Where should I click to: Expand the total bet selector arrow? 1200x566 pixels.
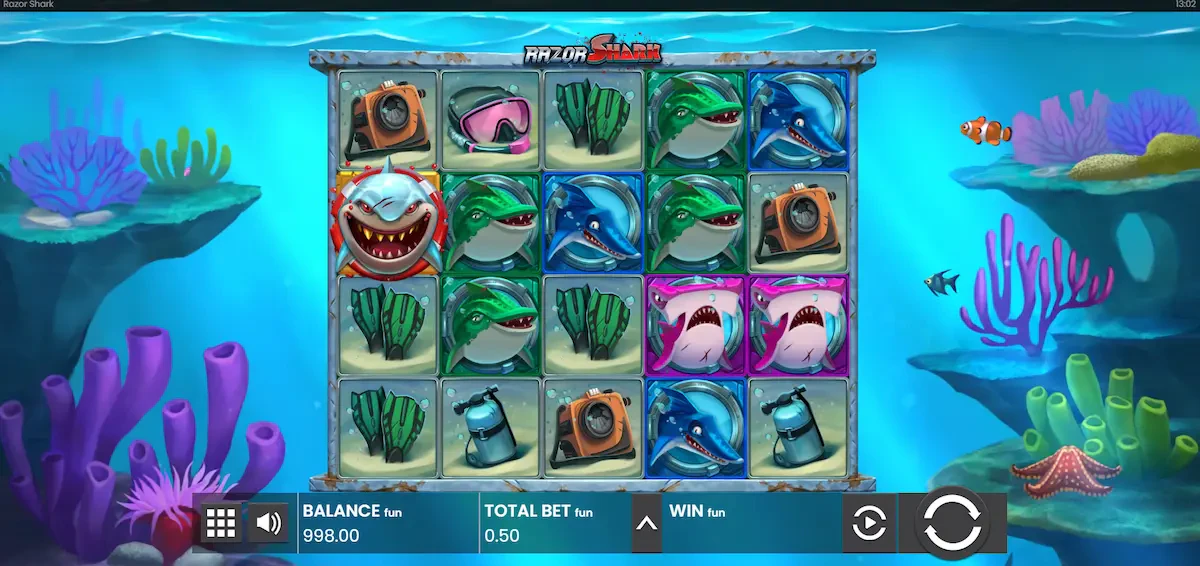(x=646, y=523)
